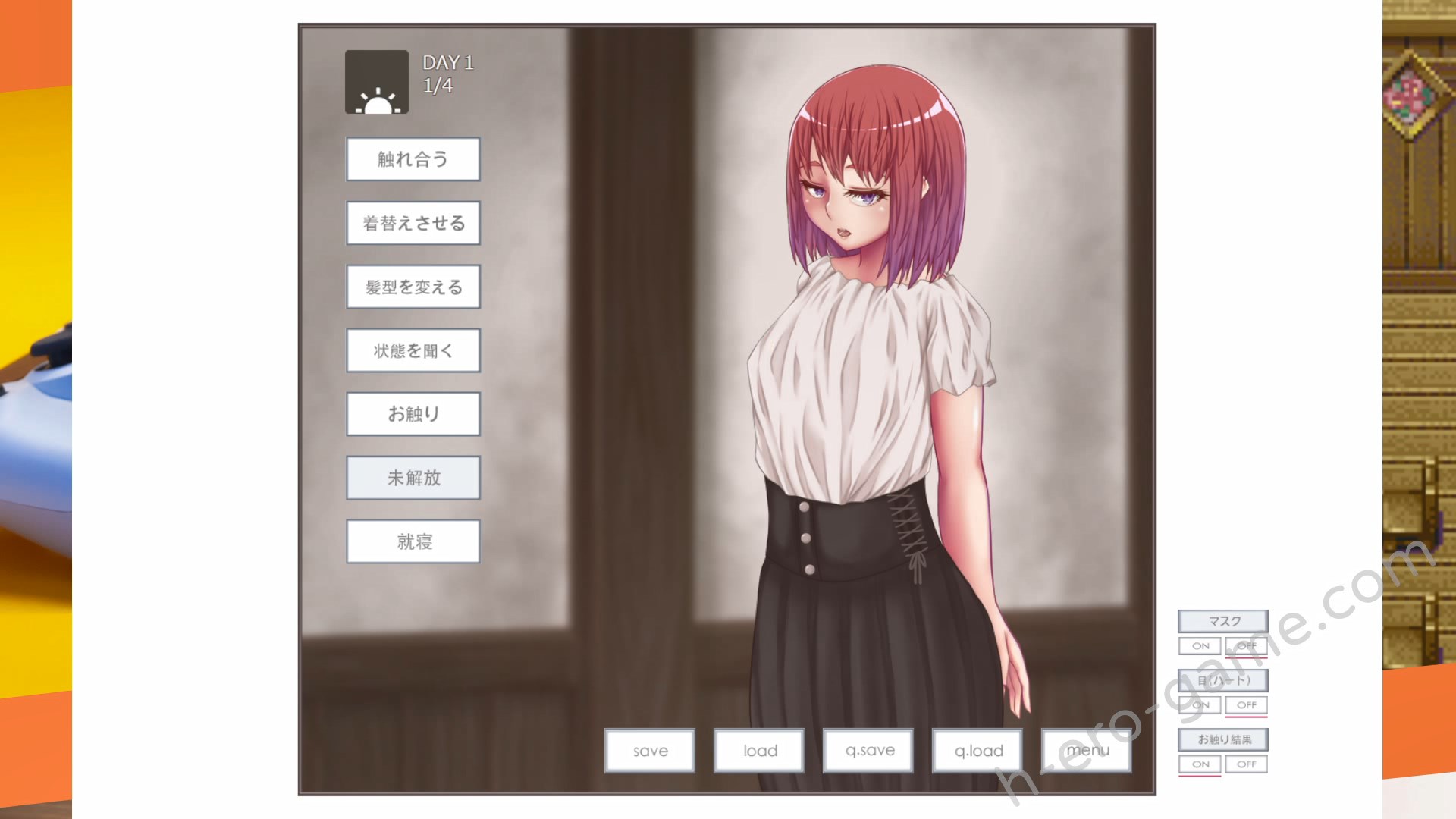Click the DAY 1 time indicator
The image size is (1456, 819).
(x=446, y=65)
